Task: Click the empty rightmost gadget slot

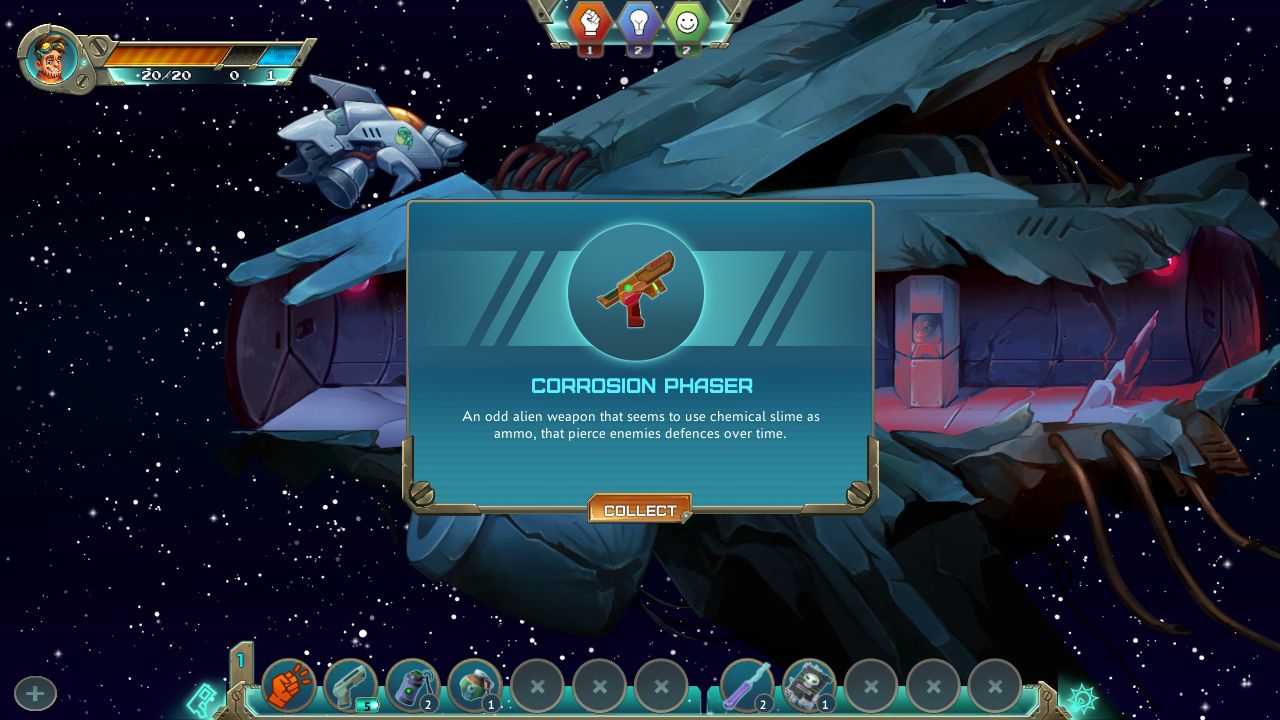Action: [x=996, y=684]
